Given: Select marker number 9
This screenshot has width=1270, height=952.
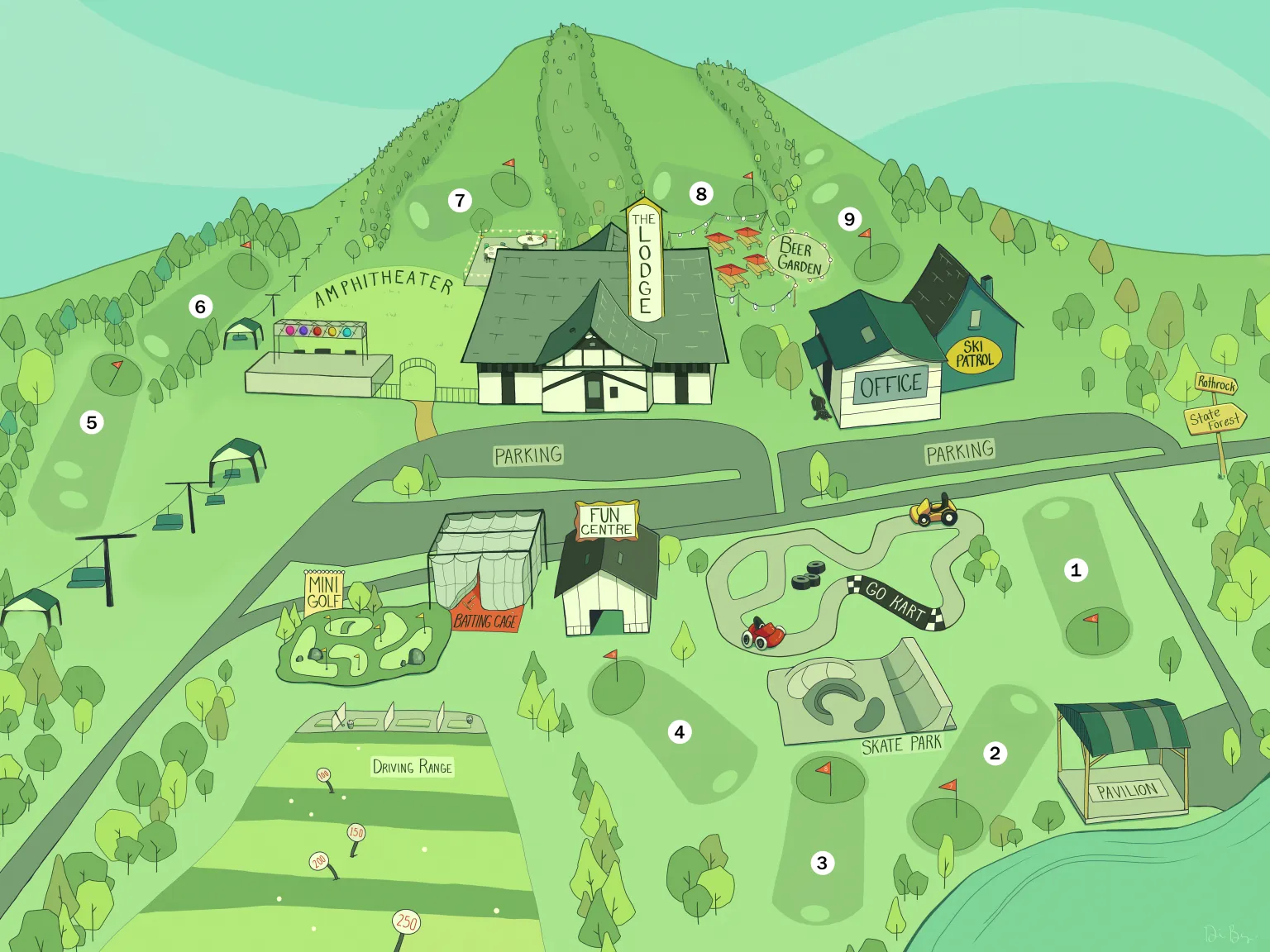Looking at the screenshot, I should (x=849, y=219).
